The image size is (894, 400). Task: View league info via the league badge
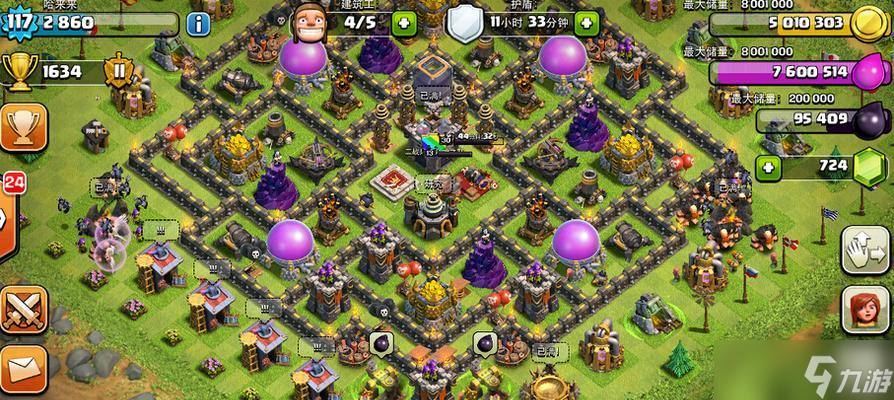121,72
